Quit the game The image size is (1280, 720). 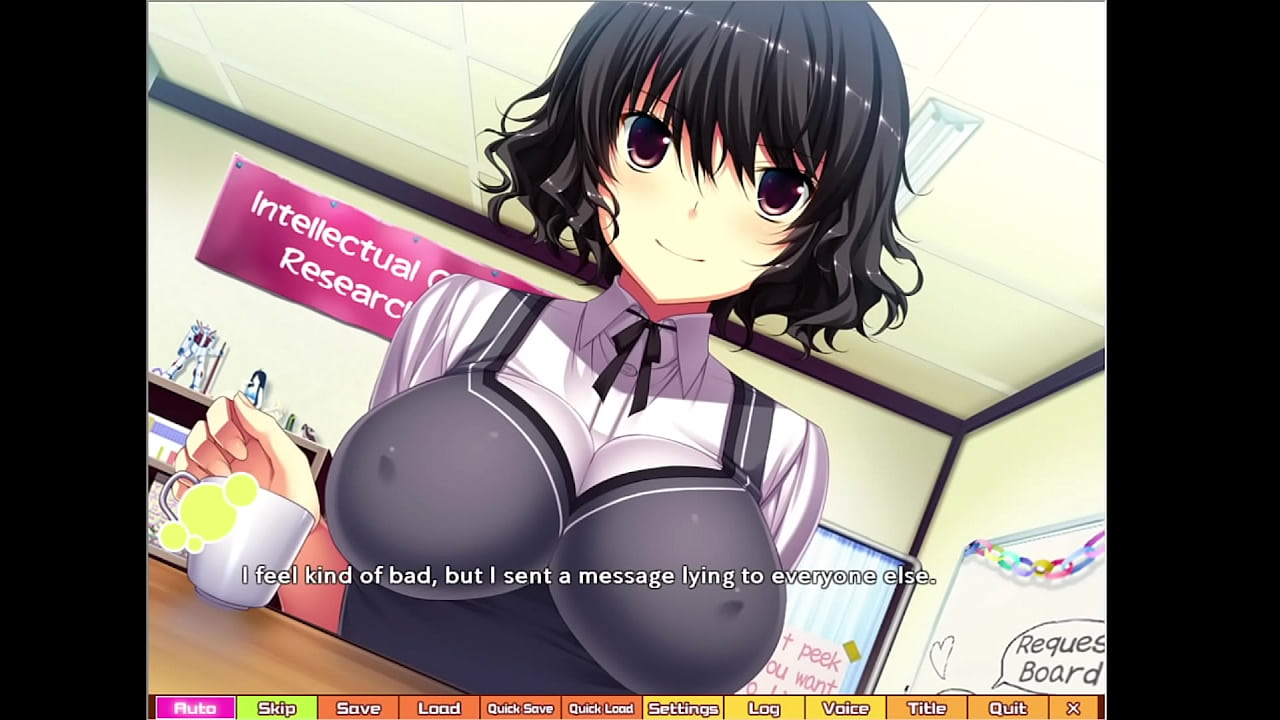click(1007, 708)
